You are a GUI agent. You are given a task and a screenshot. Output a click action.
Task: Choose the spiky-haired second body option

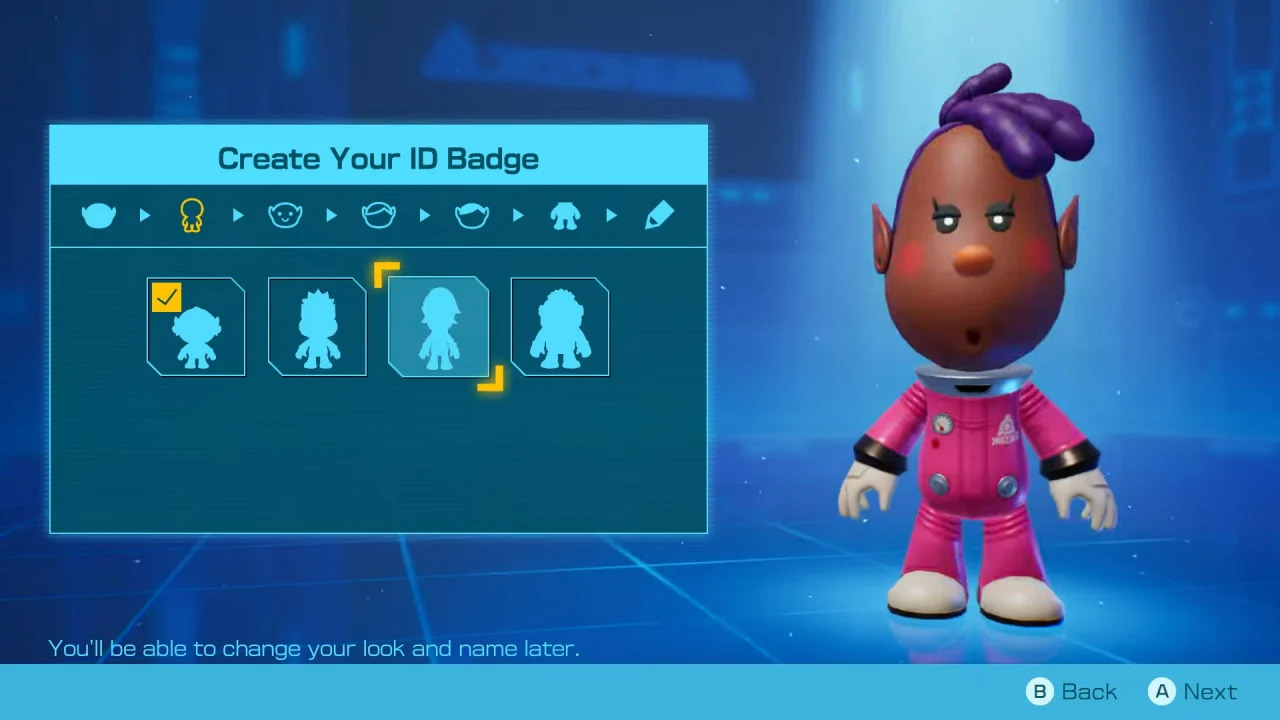pos(317,326)
